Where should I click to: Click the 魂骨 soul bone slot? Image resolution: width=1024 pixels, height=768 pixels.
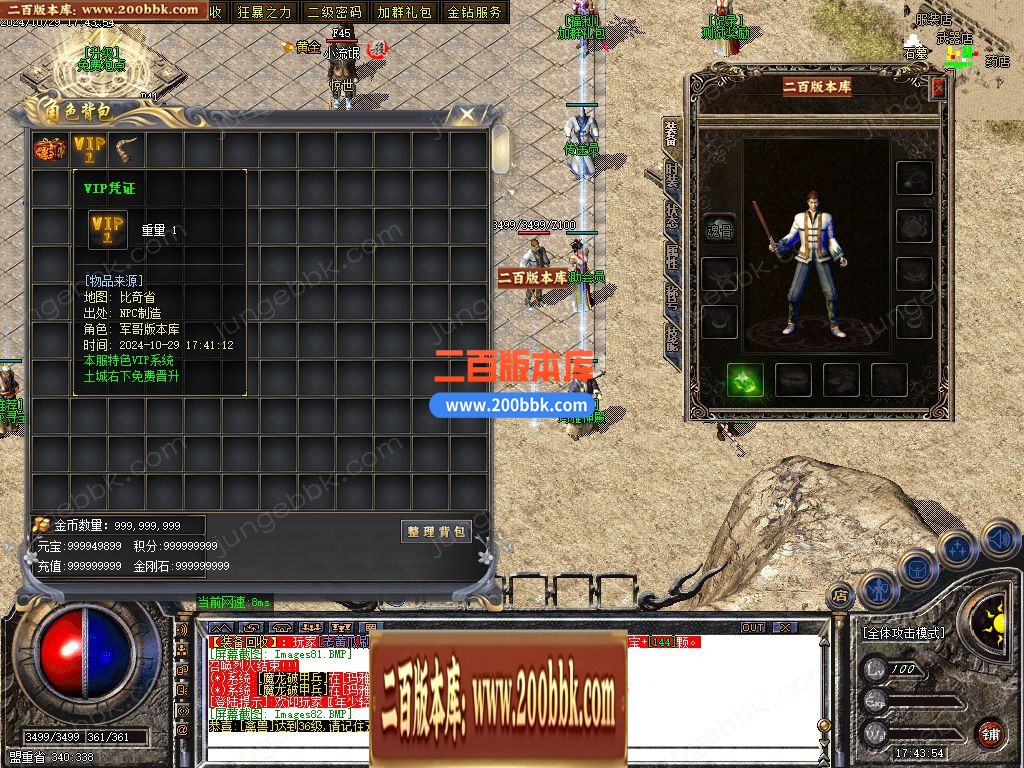tap(719, 228)
